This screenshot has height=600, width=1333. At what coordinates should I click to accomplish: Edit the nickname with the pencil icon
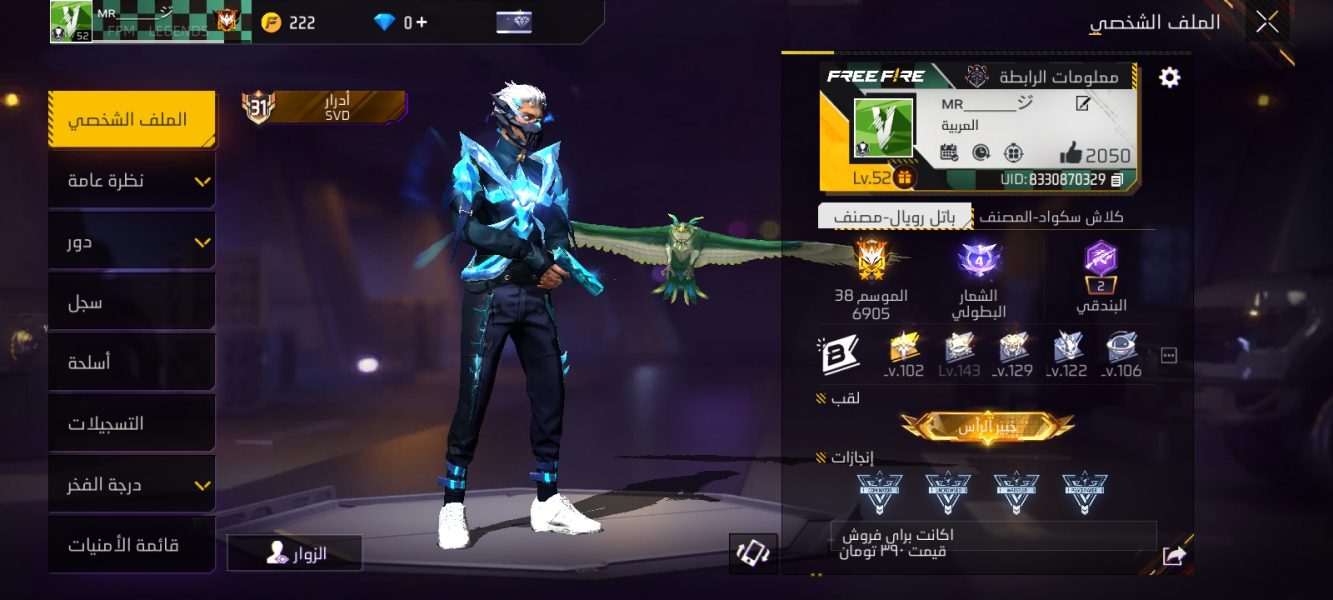[1083, 104]
